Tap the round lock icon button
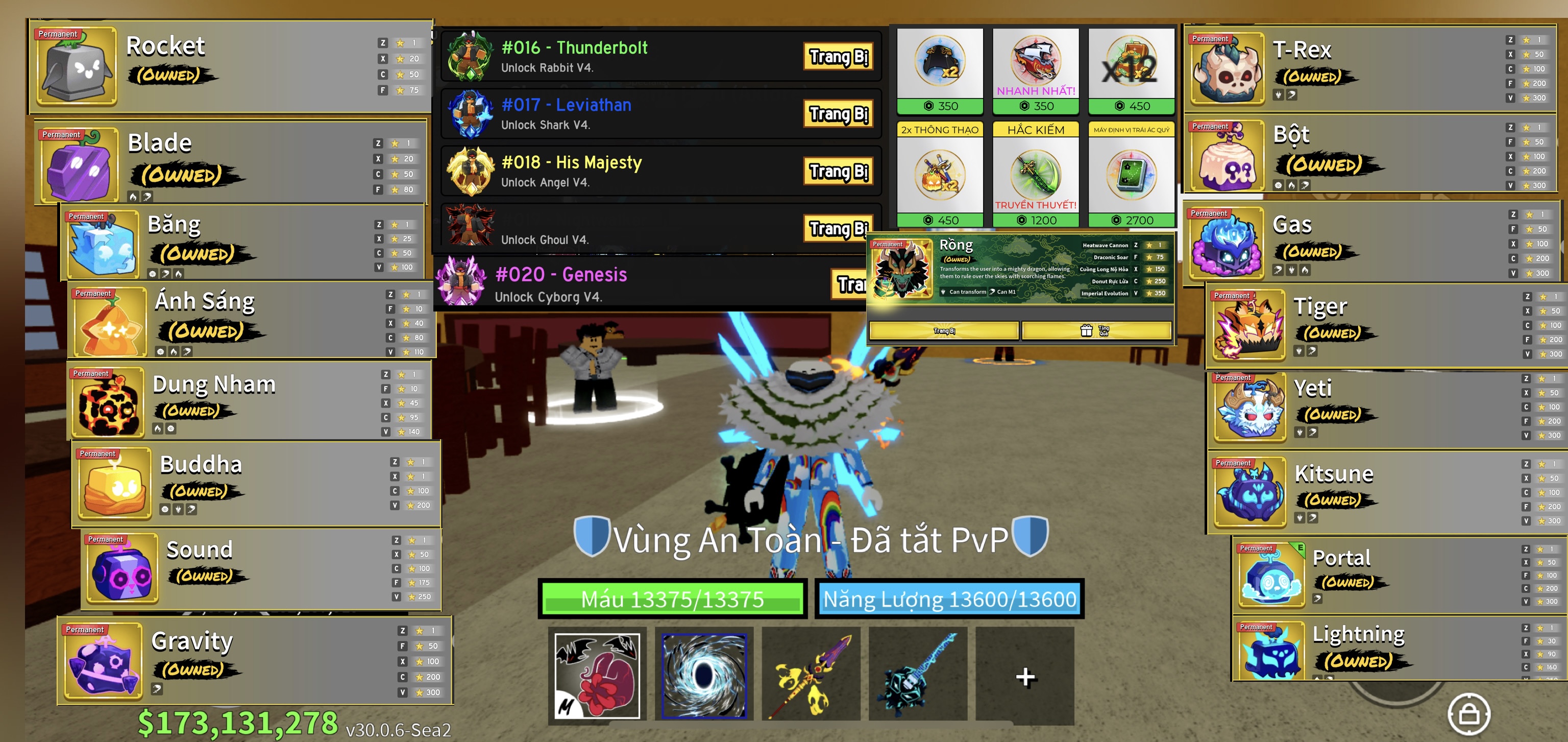 1468,713
